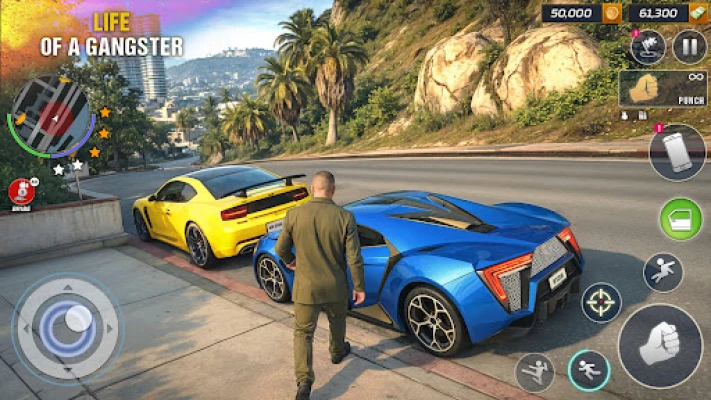Pause the game
This screenshot has height=400, width=711.
tap(689, 46)
